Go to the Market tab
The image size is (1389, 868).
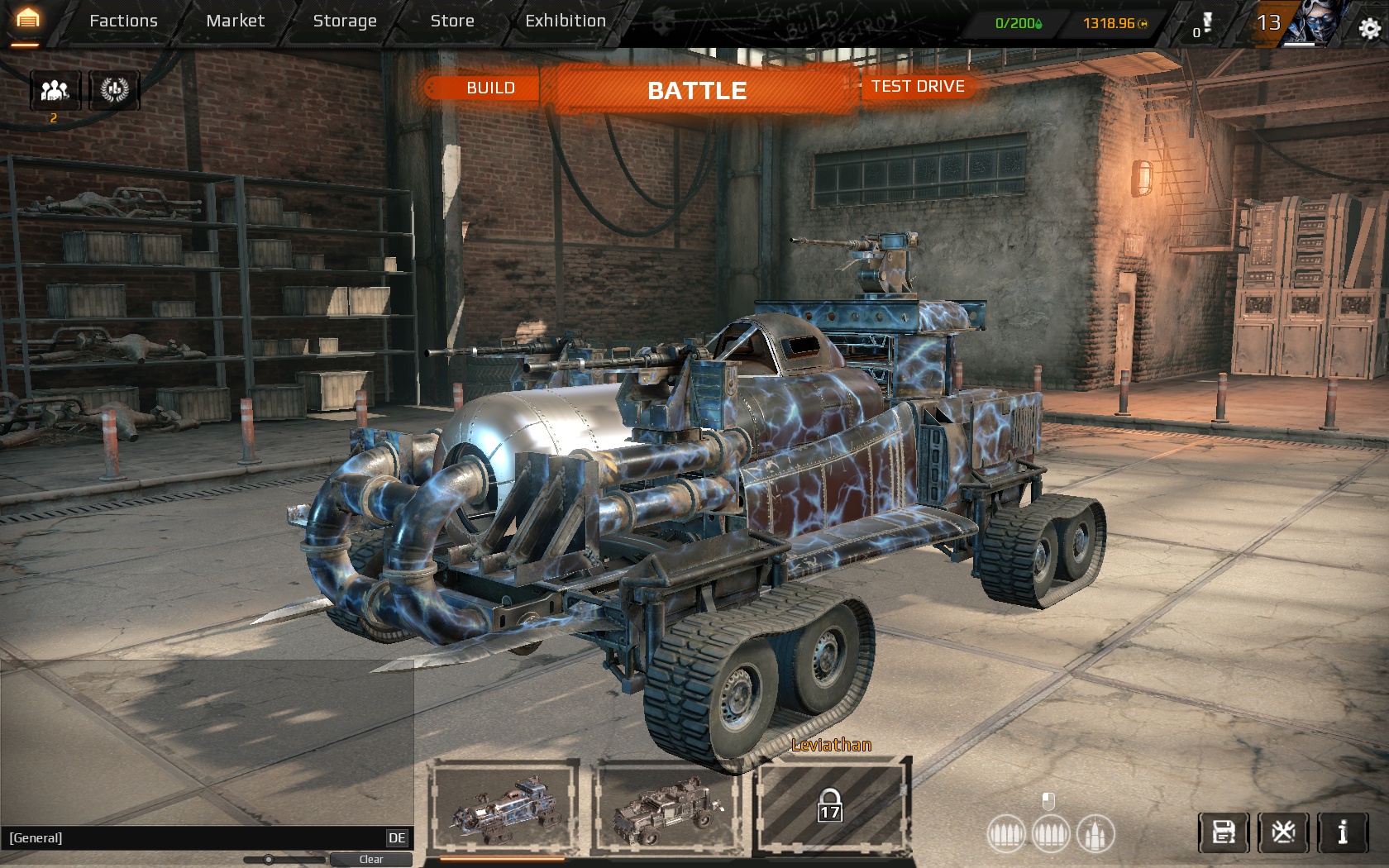pyautogui.click(x=235, y=21)
